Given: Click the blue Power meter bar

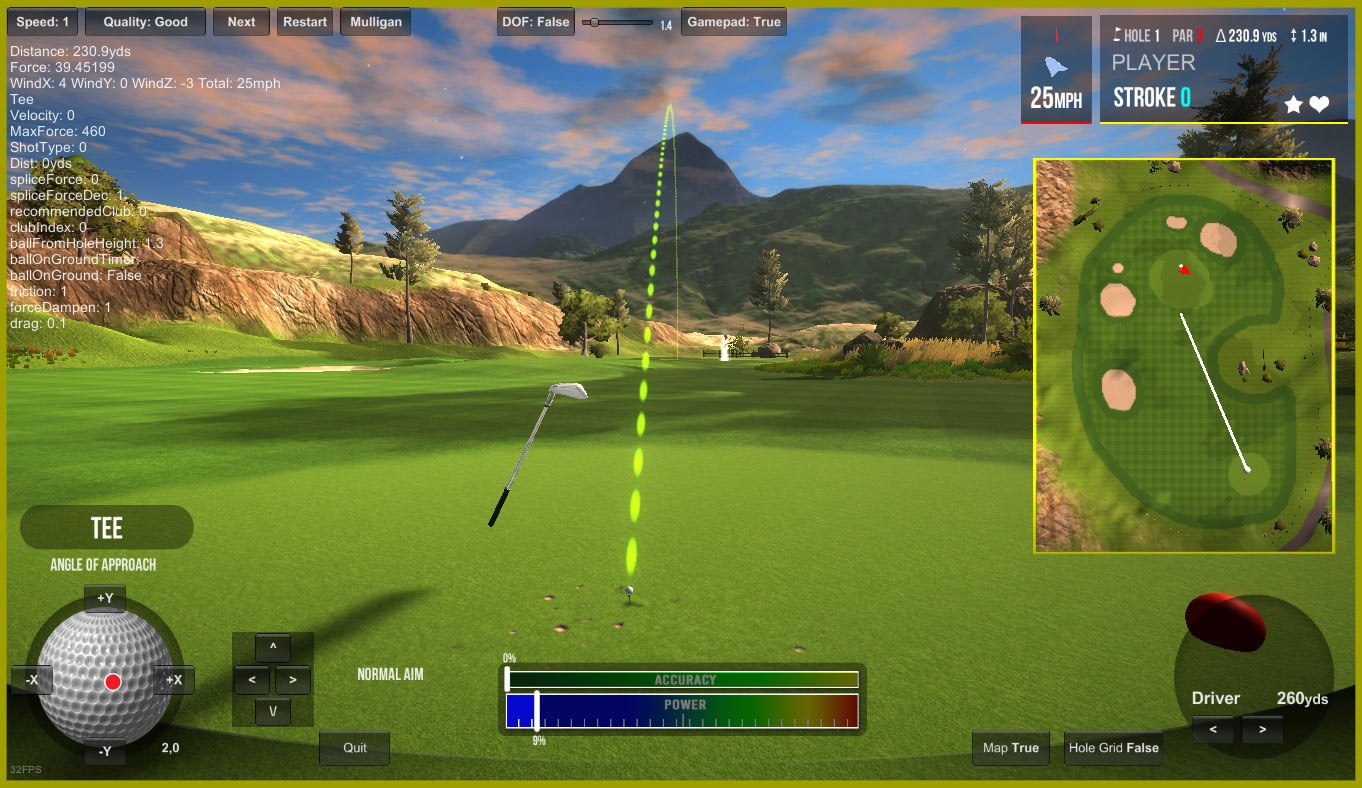Looking at the screenshot, I should [682, 711].
